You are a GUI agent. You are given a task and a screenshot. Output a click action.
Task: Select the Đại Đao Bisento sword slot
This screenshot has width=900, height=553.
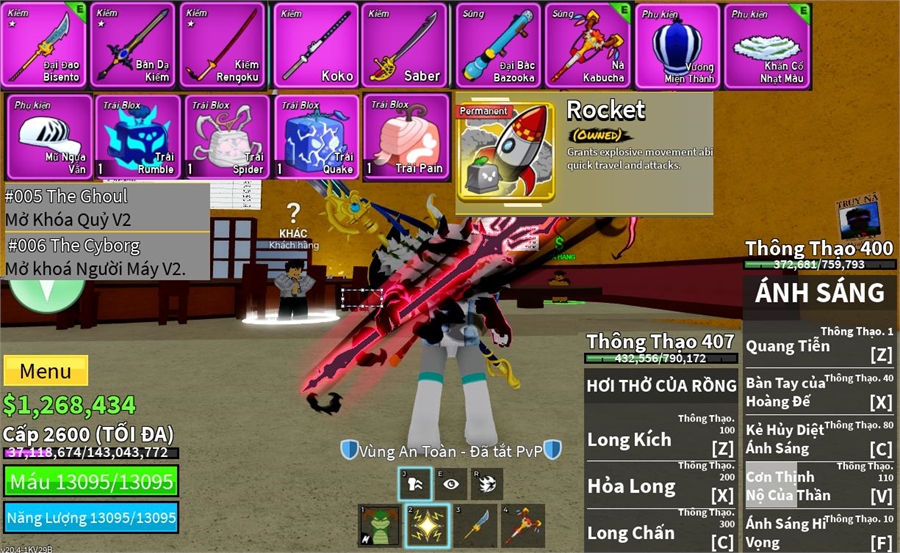[44, 45]
